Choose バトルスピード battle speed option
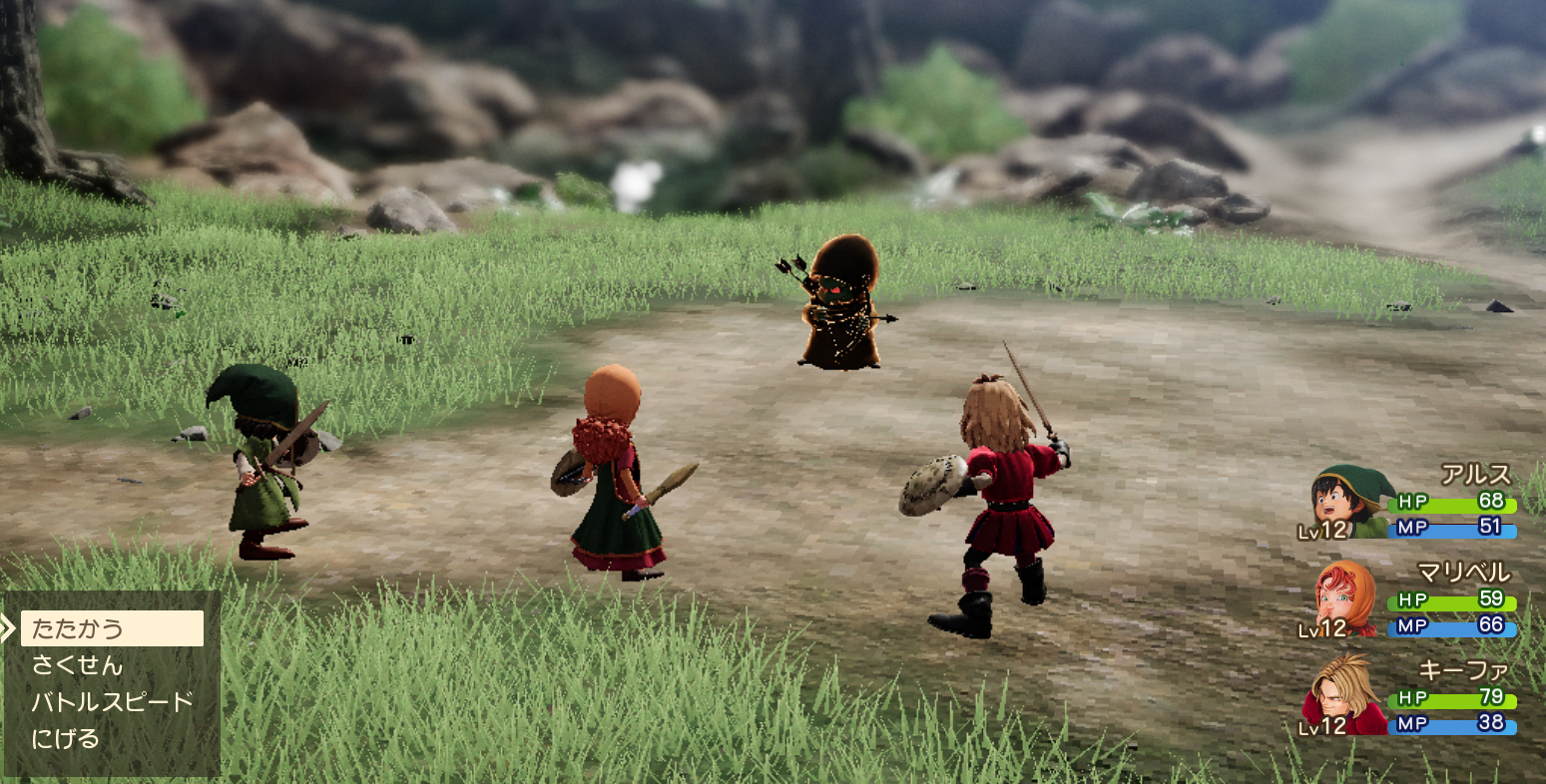1546x784 pixels. [112, 702]
